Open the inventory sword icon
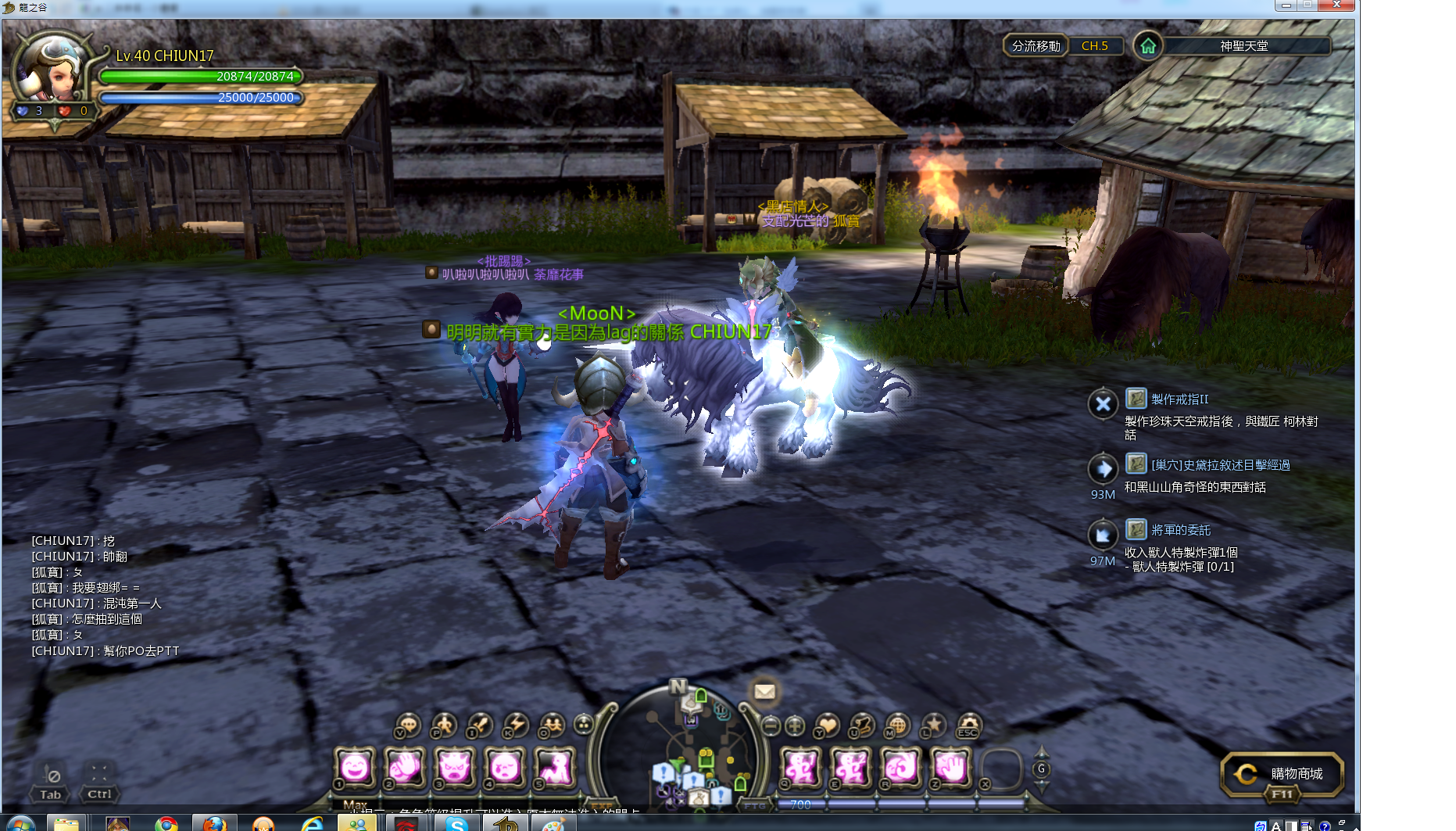This screenshot has height=831, width=1456. pos(480,725)
